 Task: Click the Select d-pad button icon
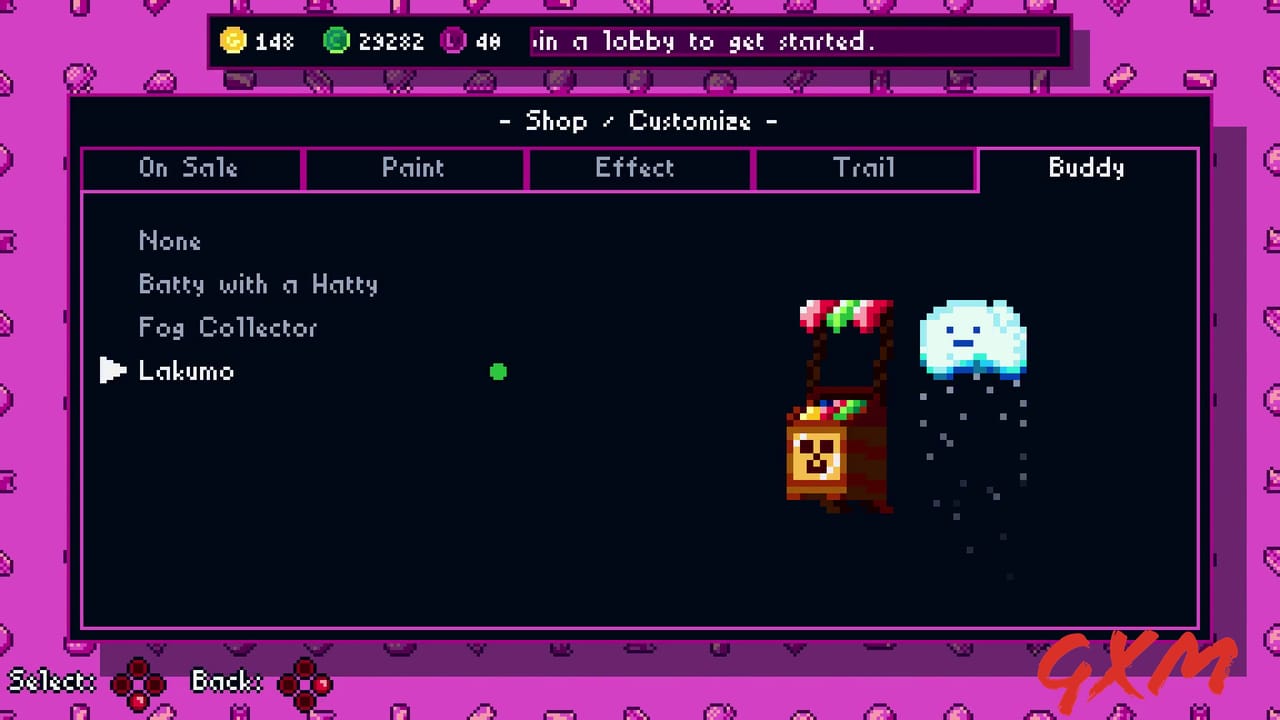click(x=140, y=681)
